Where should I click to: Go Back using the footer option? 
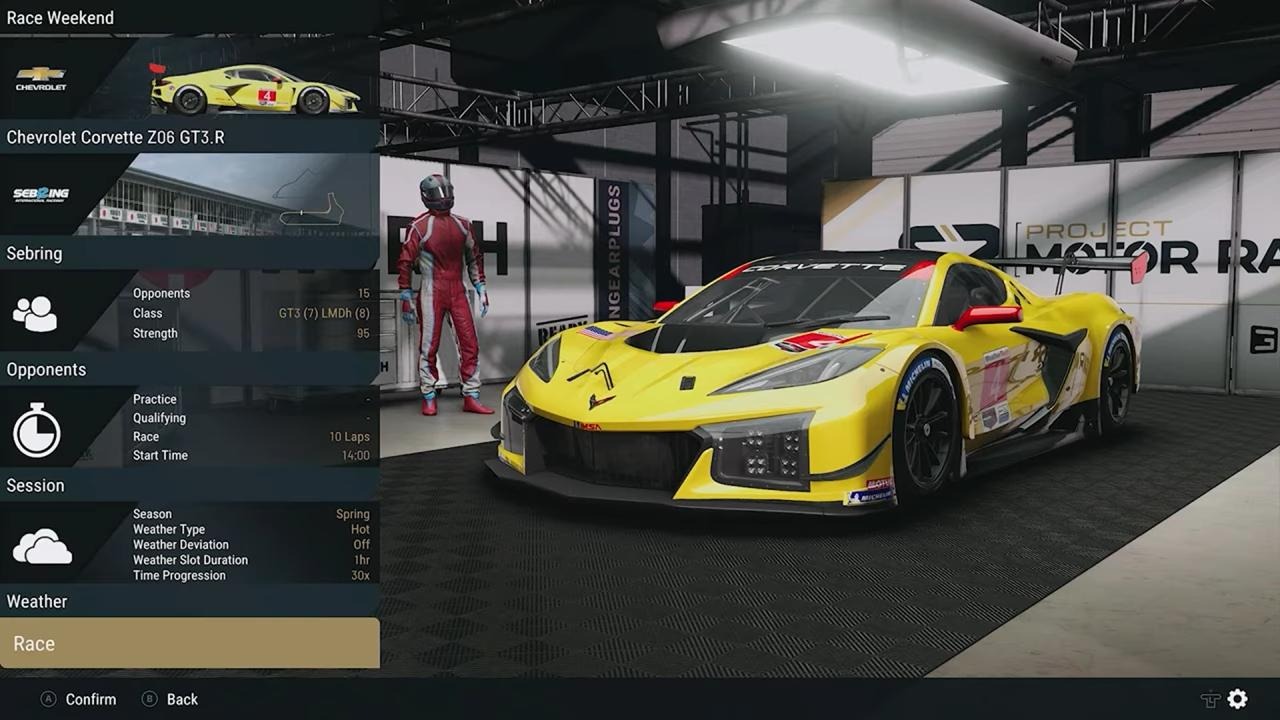(181, 699)
